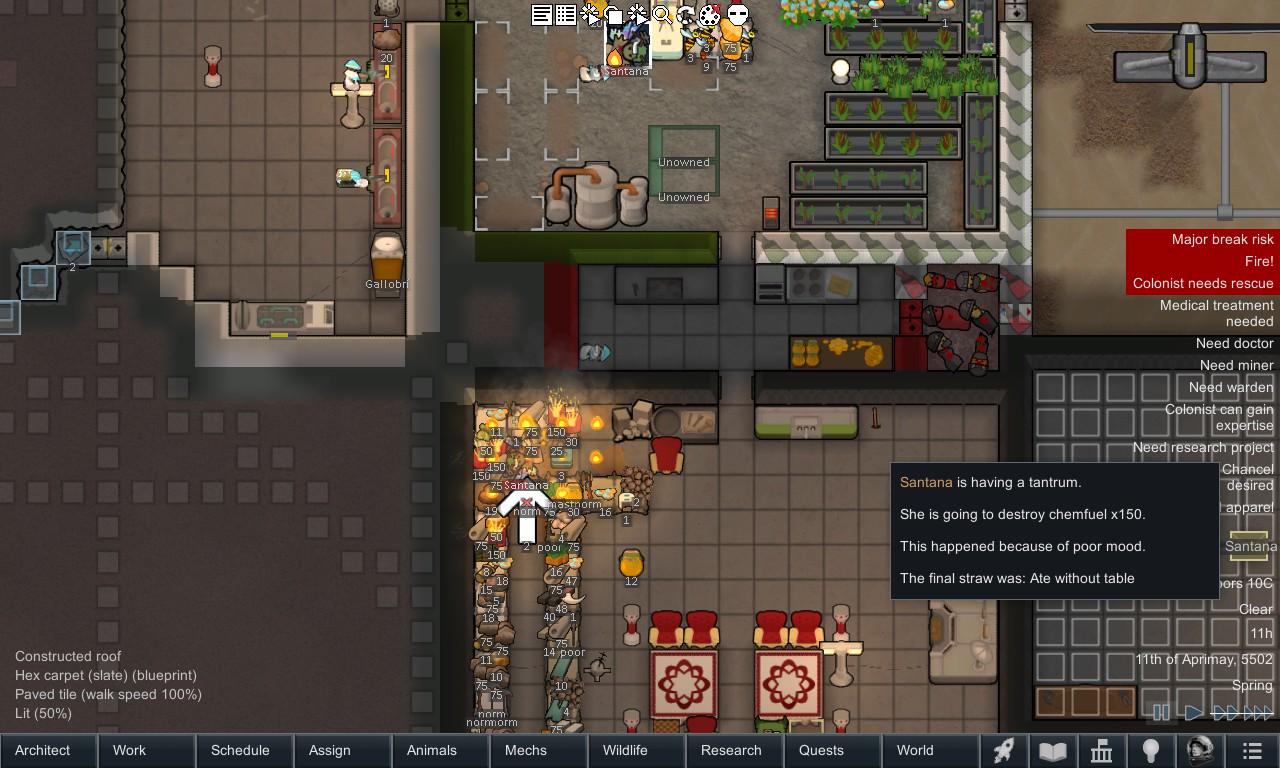Click the Colonist needs rescue alert
The height and width of the screenshot is (768, 1280).
1201,283
